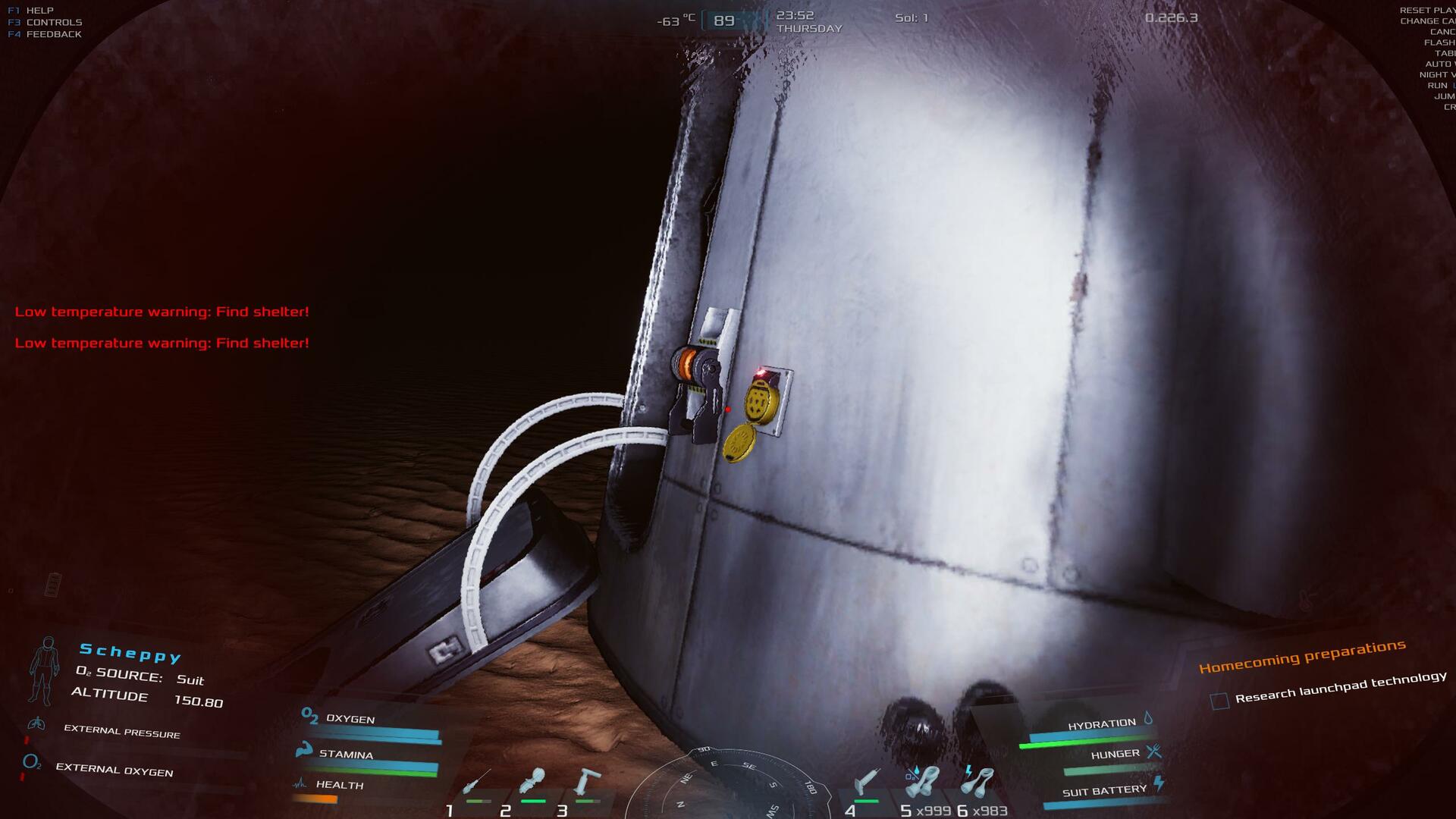Select the needle tool in hotbar slot 1

pyautogui.click(x=479, y=782)
